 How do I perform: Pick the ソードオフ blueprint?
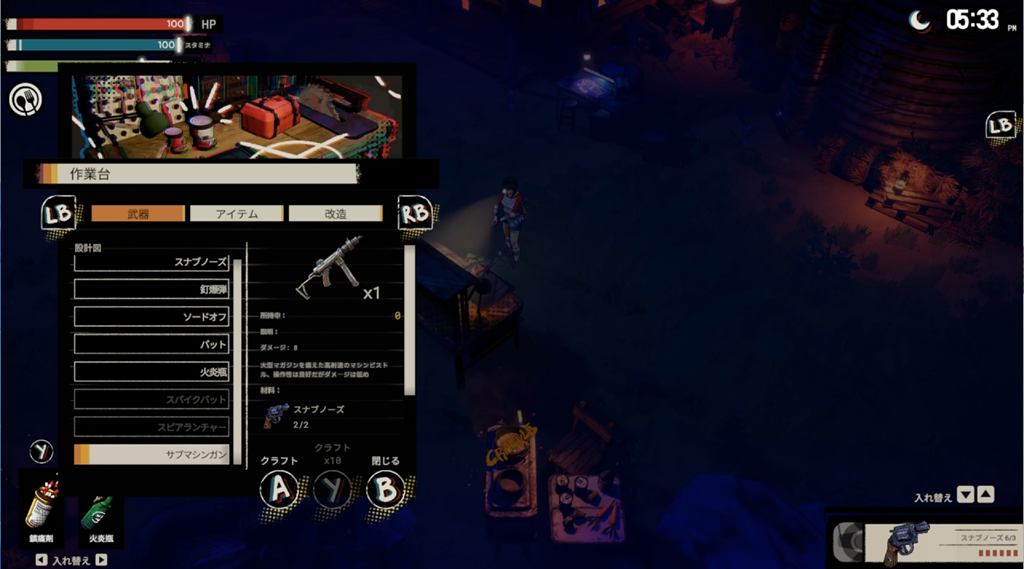point(152,317)
